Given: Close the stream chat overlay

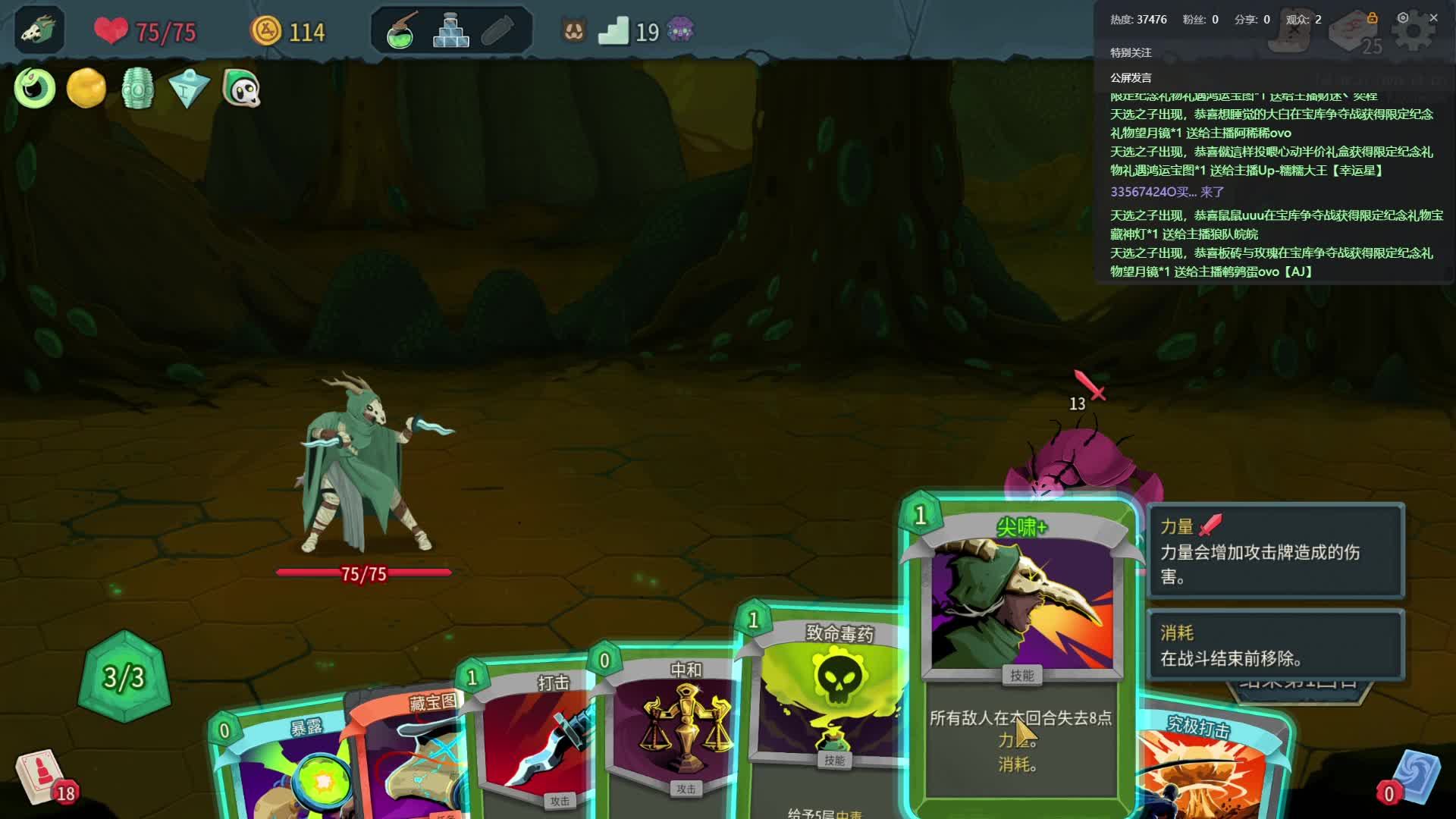Looking at the screenshot, I should coord(1433,17).
